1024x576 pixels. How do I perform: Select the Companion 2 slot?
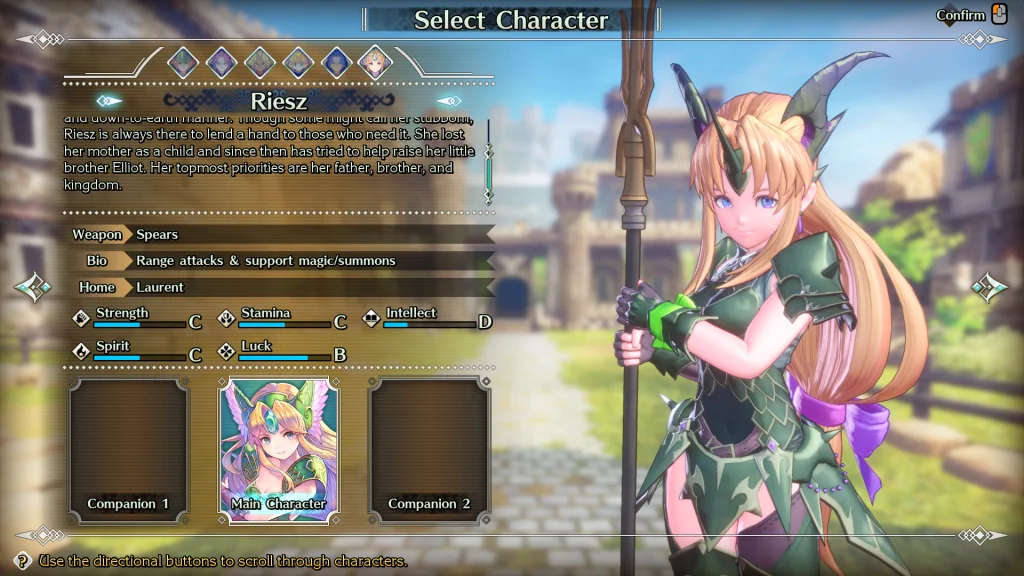(430, 450)
